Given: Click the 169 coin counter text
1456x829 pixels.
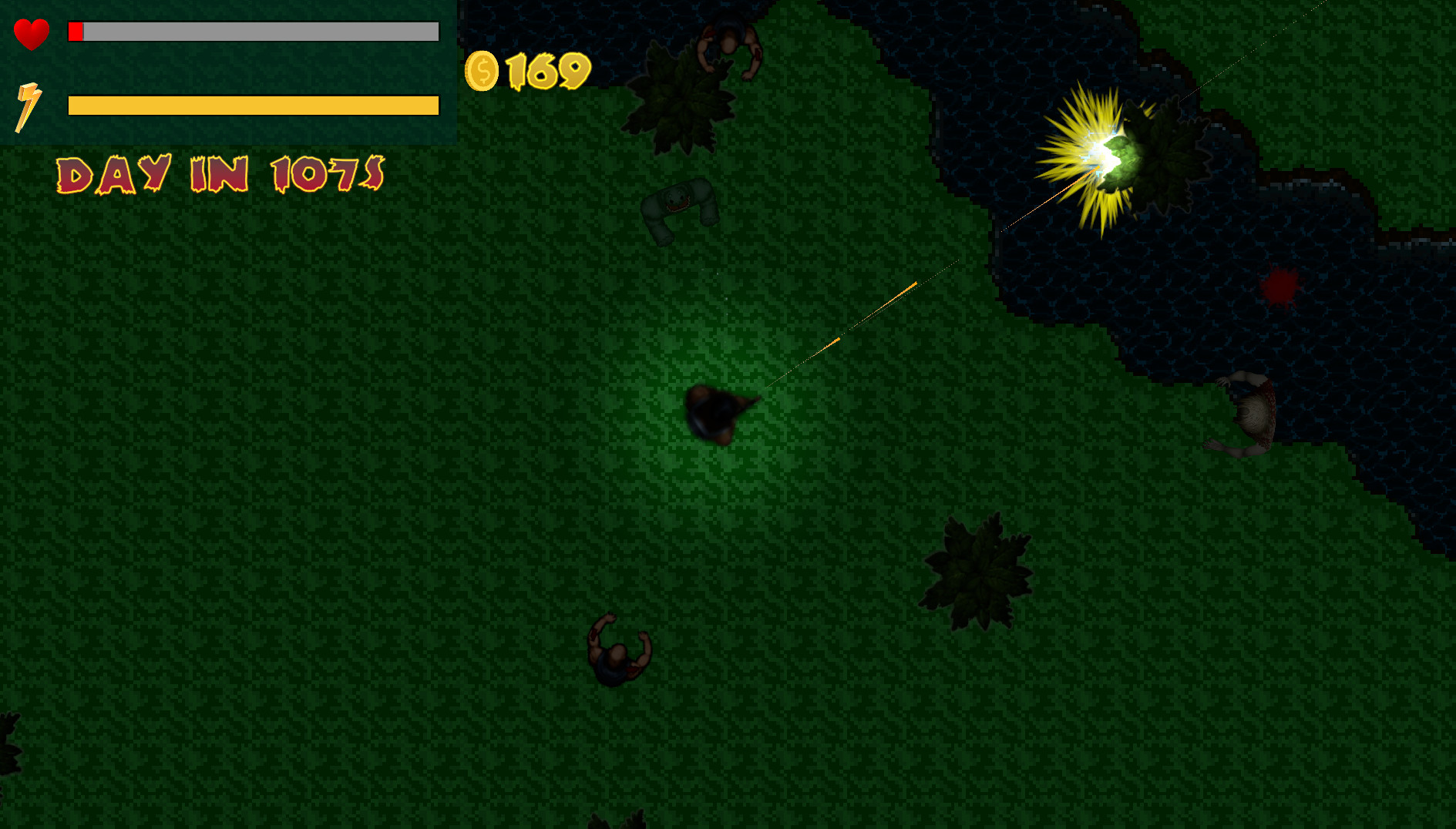Looking at the screenshot, I should pos(546,71).
